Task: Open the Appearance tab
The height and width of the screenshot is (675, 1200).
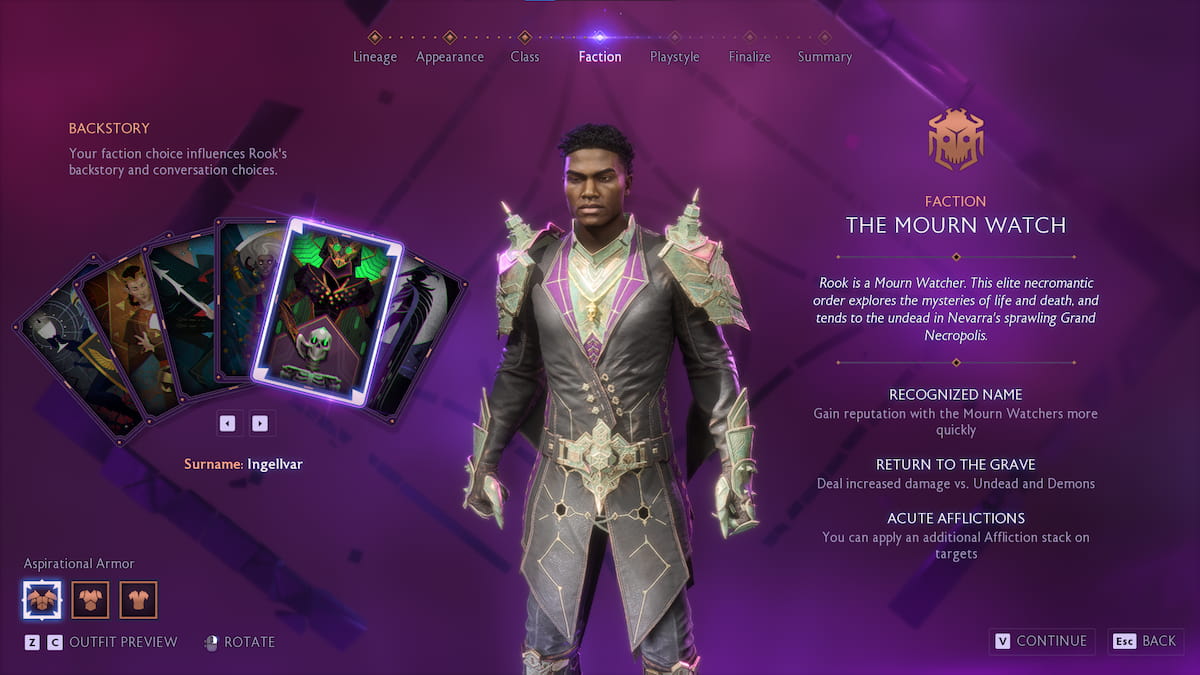Action: [450, 56]
